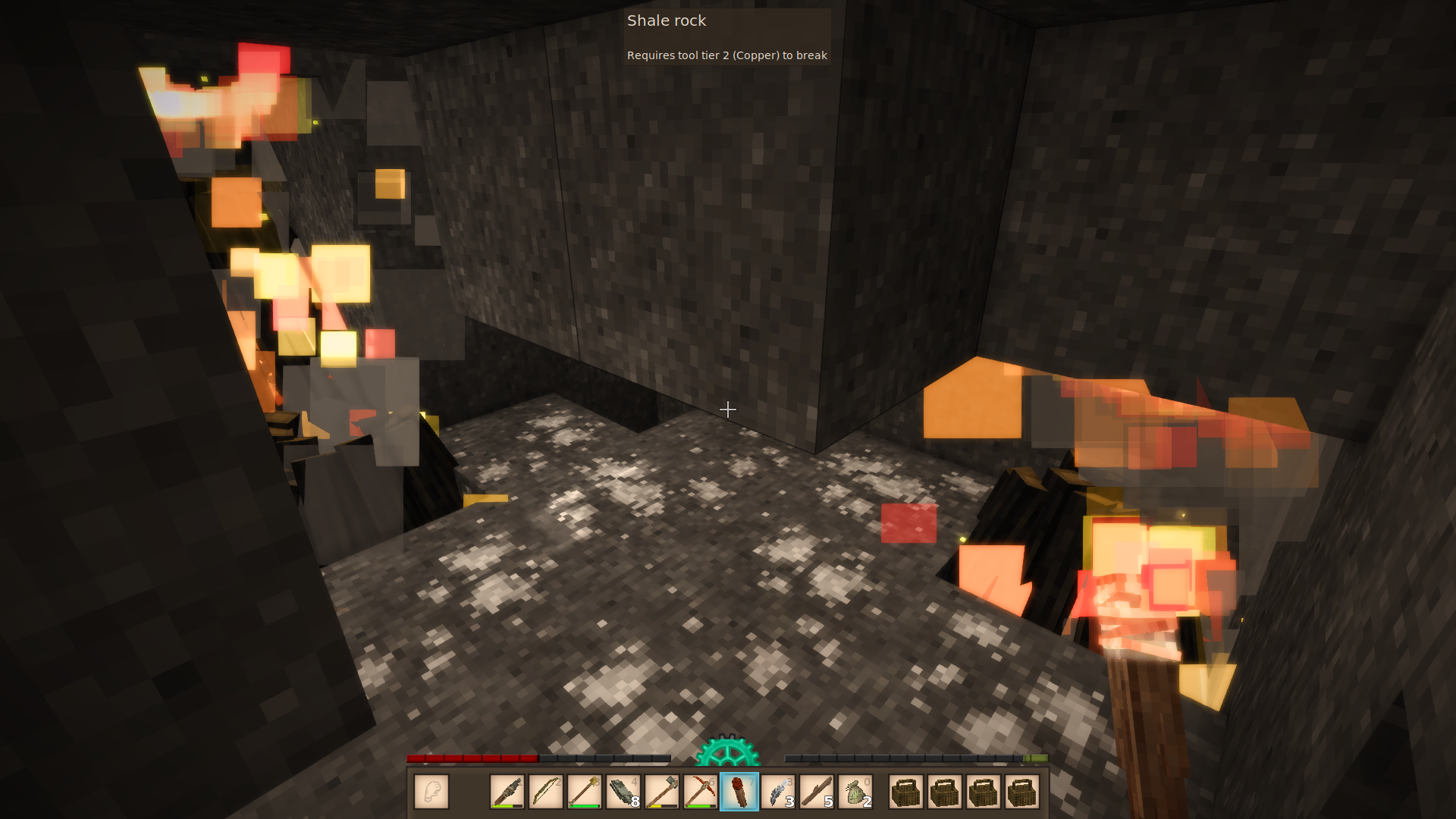Equip the stone-headed hammer in slot 5
Screen dimensions: 1456x819
tap(662, 792)
